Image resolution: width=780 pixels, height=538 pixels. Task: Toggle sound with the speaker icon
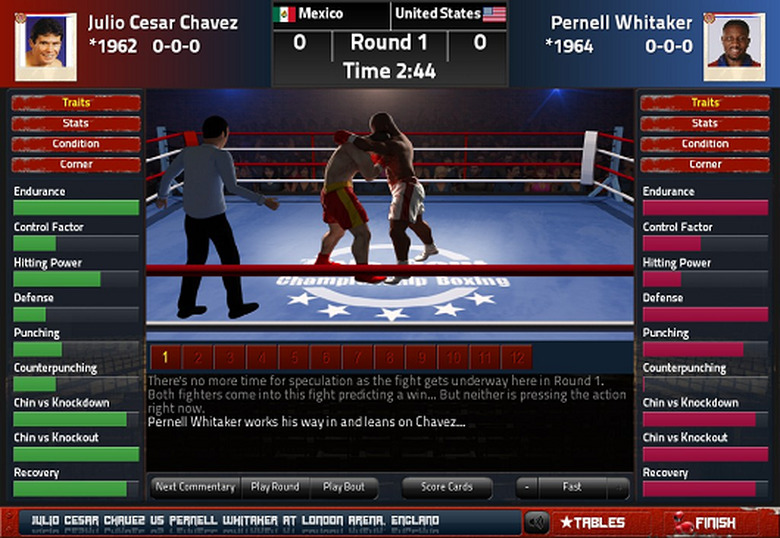click(537, 522)
